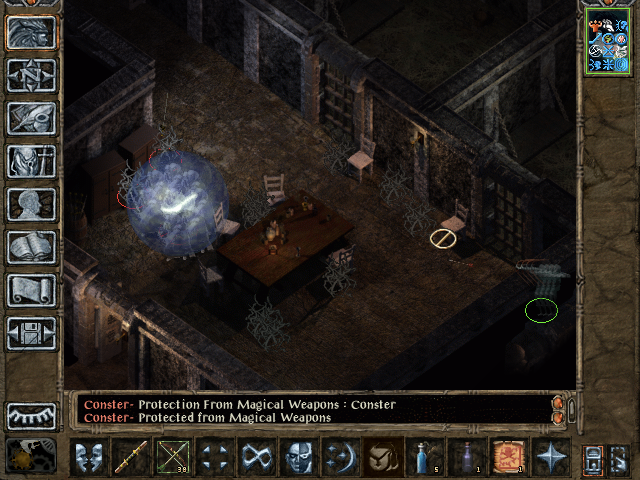Open the mage spellbook
Screen dimensions: 640x480
(31, 247)
